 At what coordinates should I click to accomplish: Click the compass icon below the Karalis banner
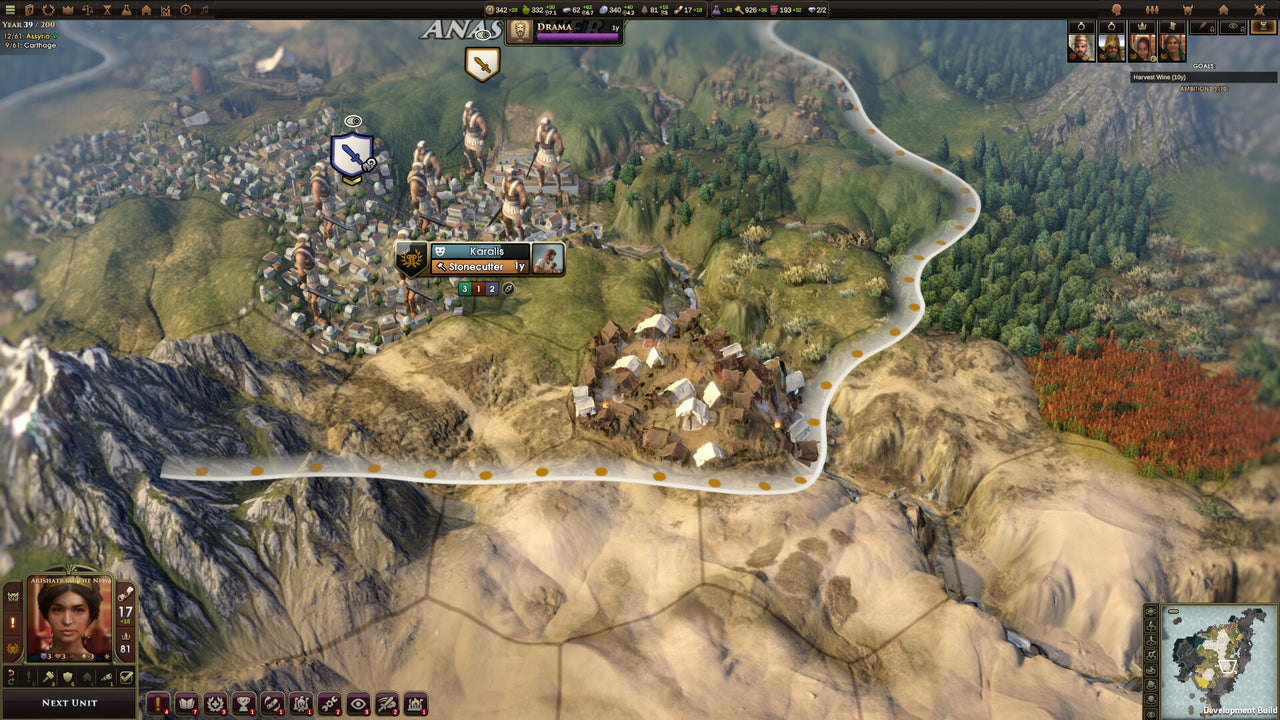pos(507,289)
